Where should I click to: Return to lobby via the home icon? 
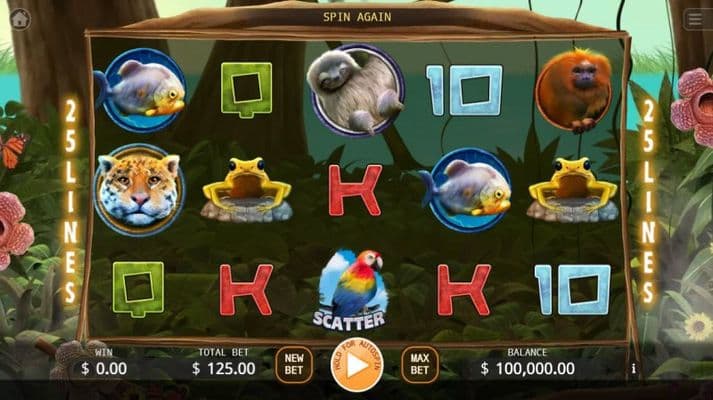(19, 19)
